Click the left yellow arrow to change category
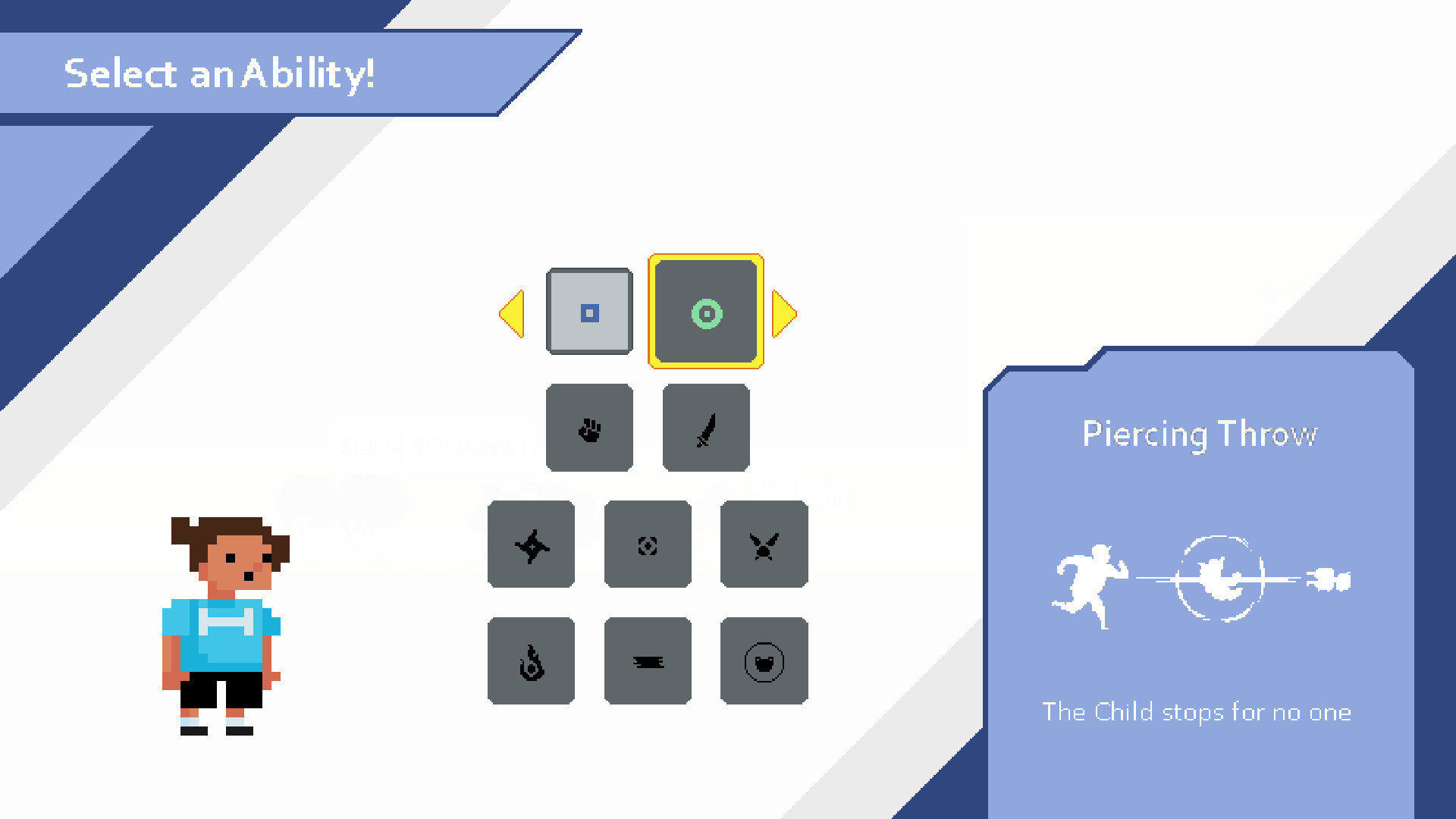This screenshot has height=819, width=1456. (513, 312)
